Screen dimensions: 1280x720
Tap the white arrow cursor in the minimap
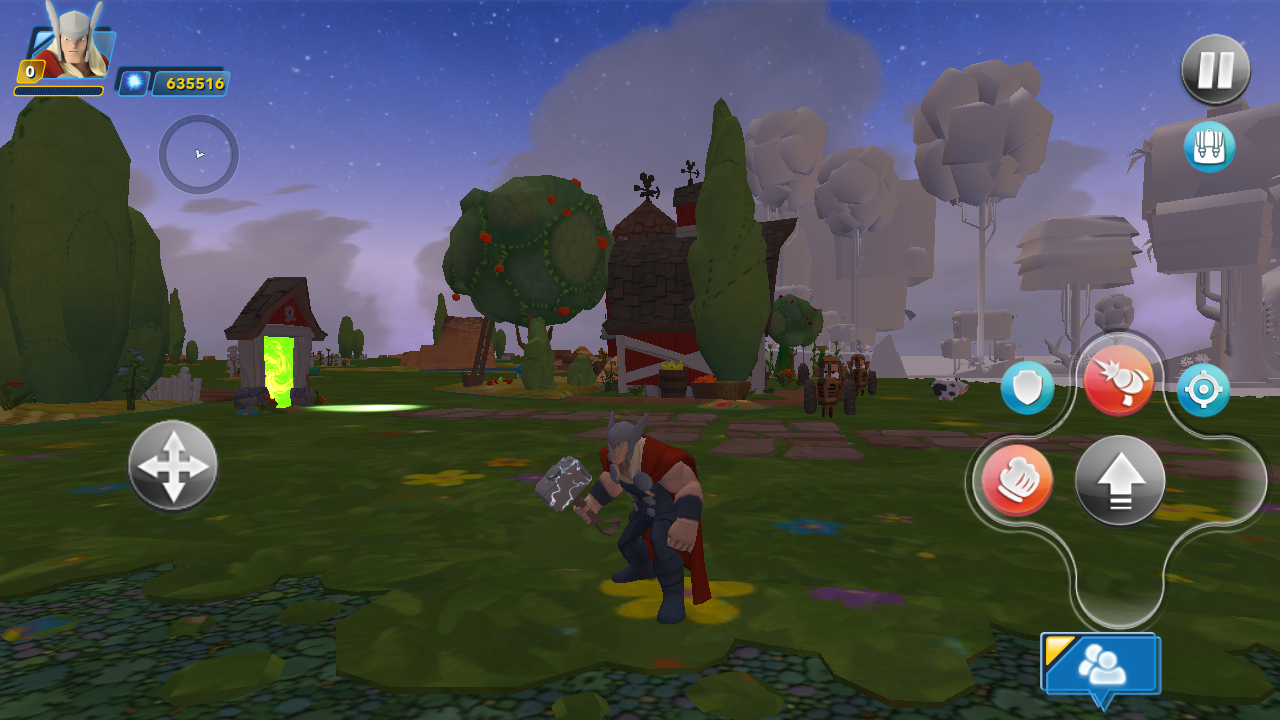(x=197, y=155)
